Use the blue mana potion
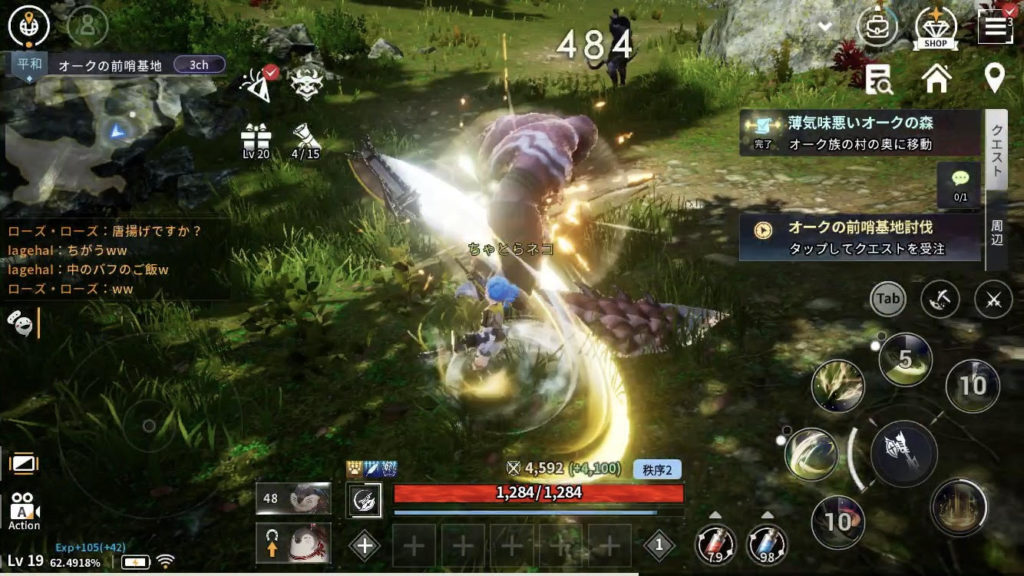 point(767,544)
